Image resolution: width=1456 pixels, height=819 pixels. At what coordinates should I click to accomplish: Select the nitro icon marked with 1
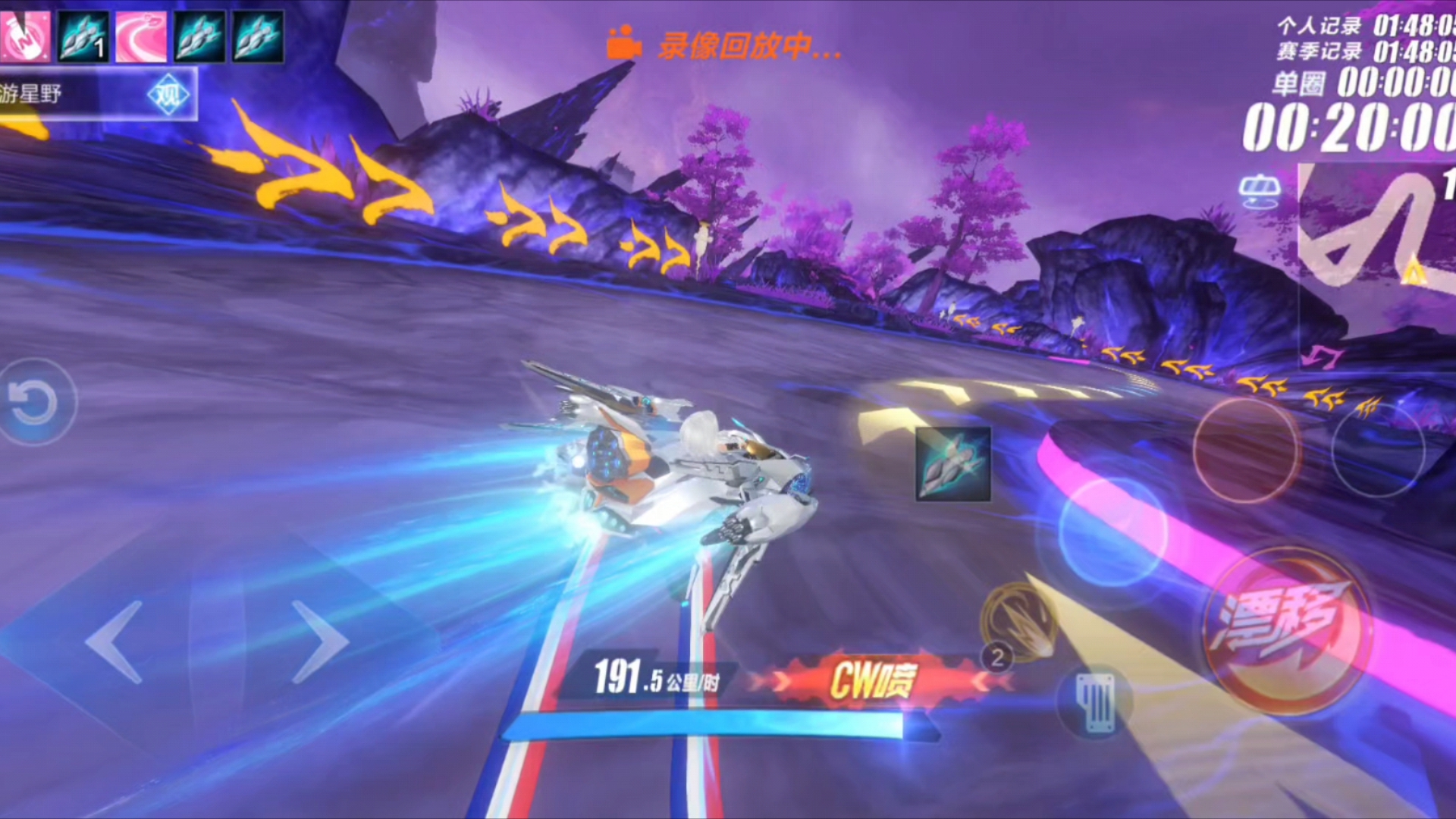coord(83,36)
